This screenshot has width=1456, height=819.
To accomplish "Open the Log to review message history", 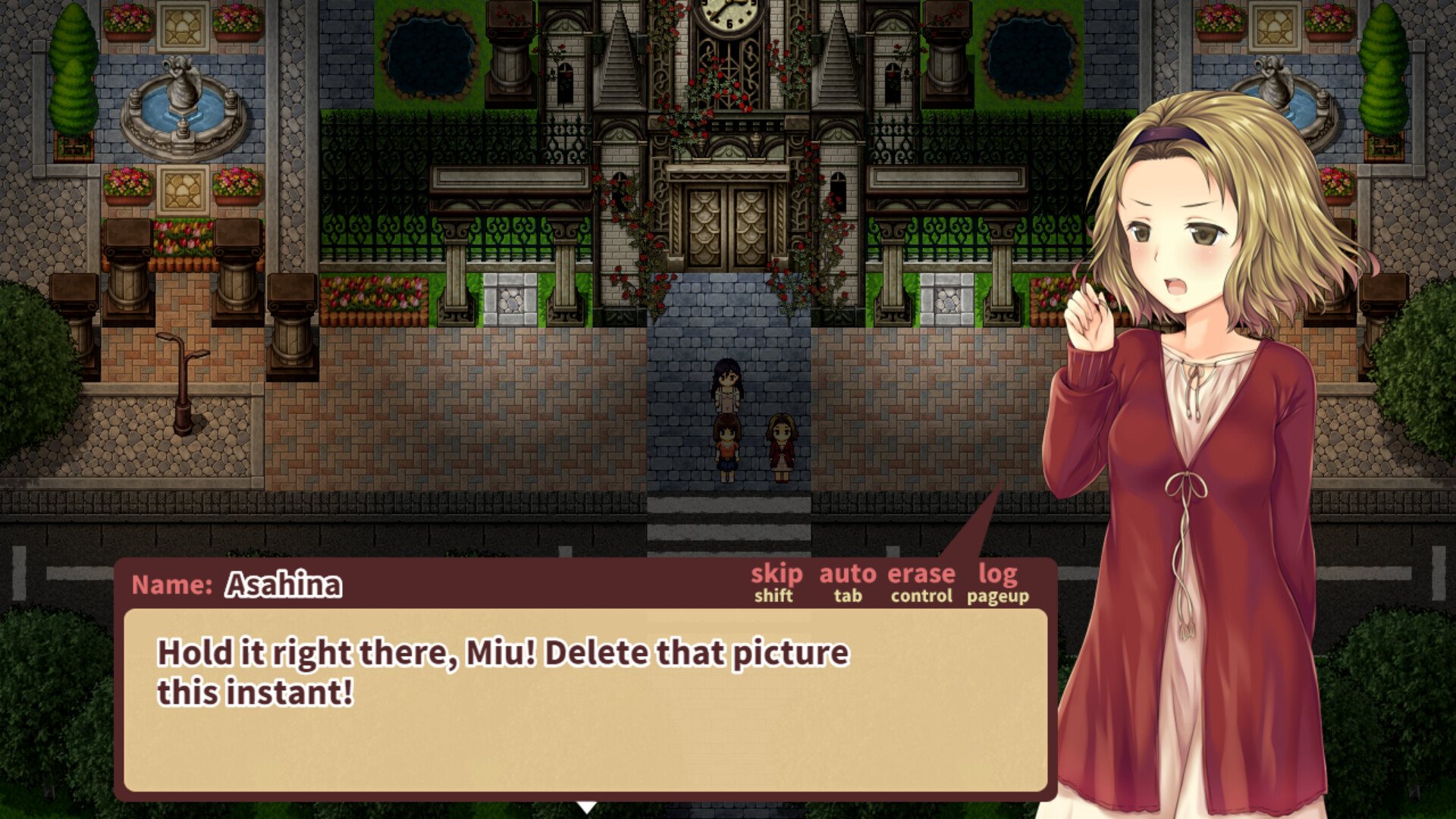I will click(x=999, y=575).
